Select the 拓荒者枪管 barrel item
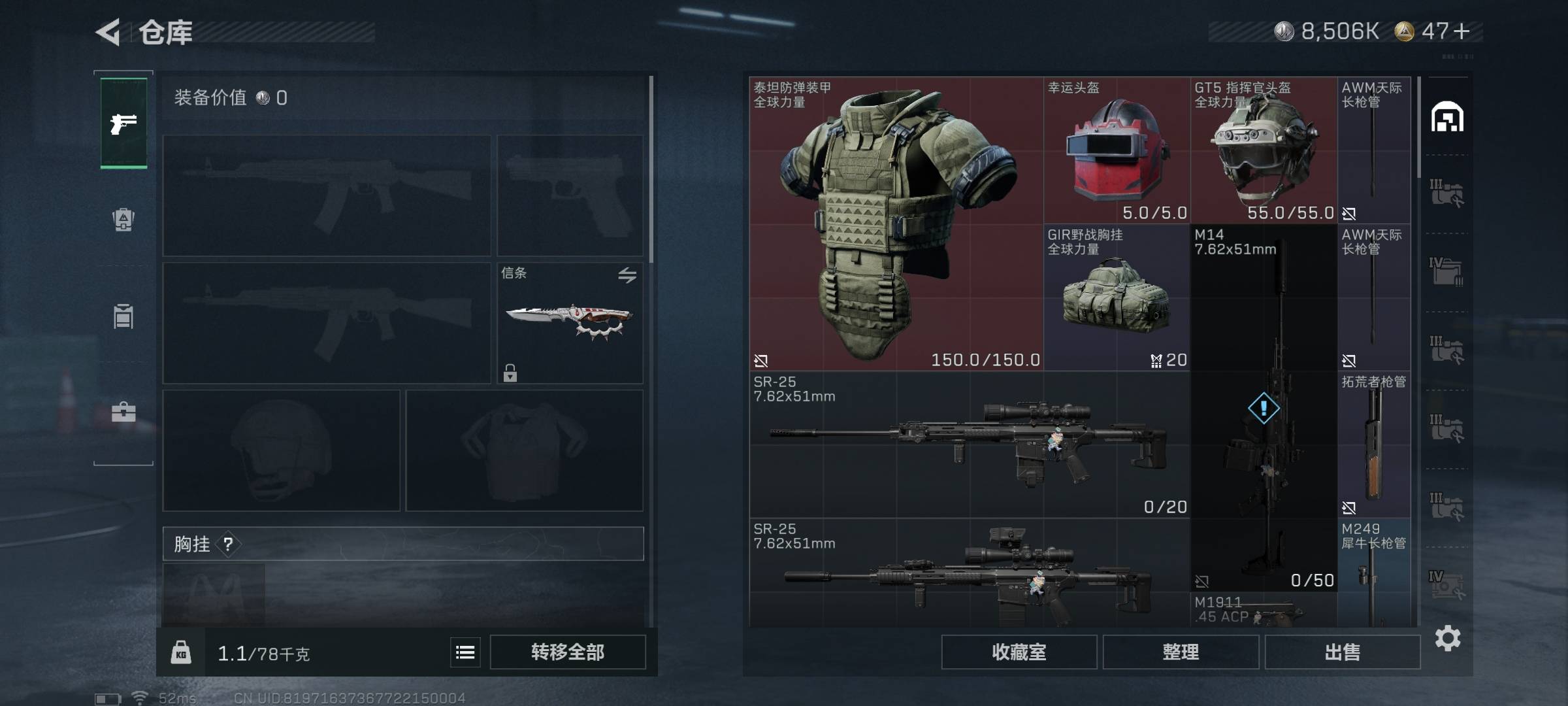The height and width of the screenshot is (706, 1568). point(1373,445)
